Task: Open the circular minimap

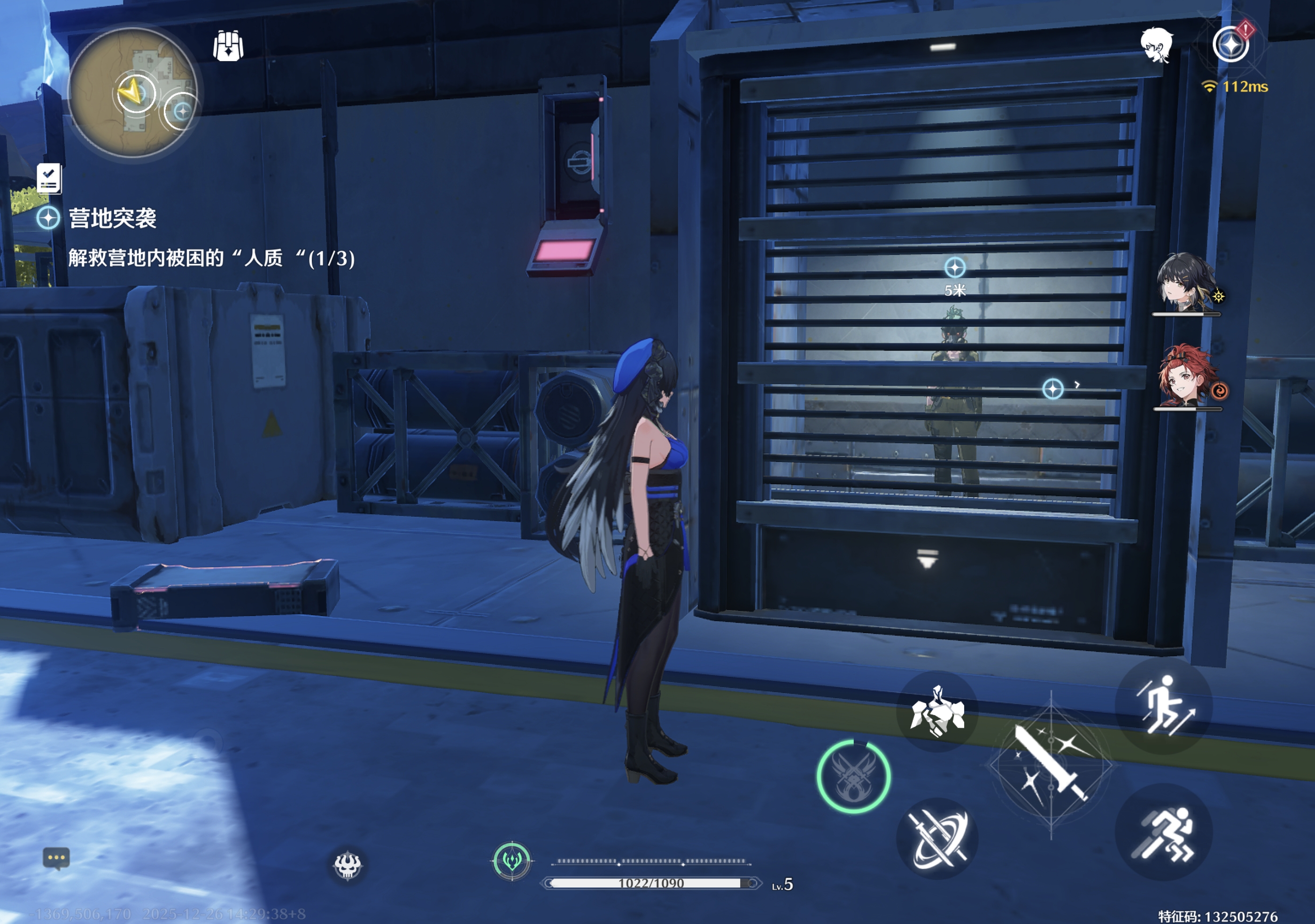Action: coord(132,93)
